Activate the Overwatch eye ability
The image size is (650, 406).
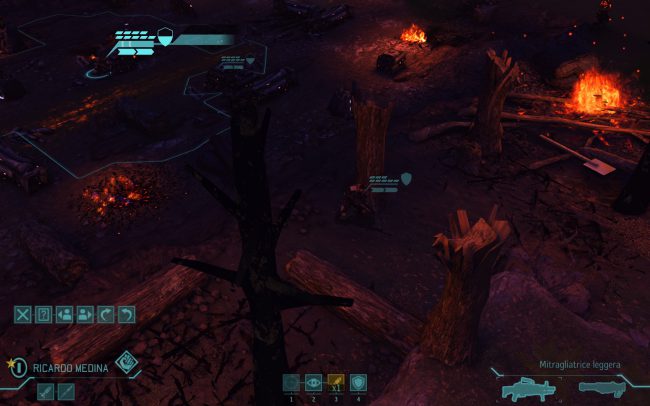tap(313, 382)
